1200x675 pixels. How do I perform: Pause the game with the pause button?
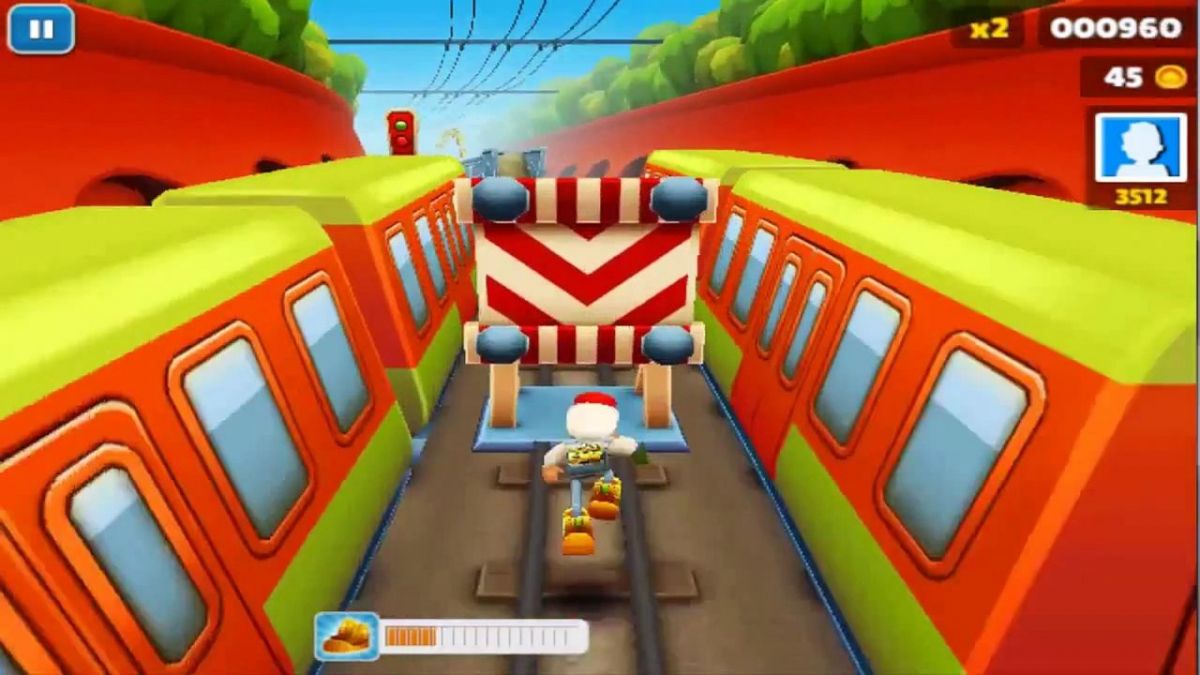(x=41, y=29)
